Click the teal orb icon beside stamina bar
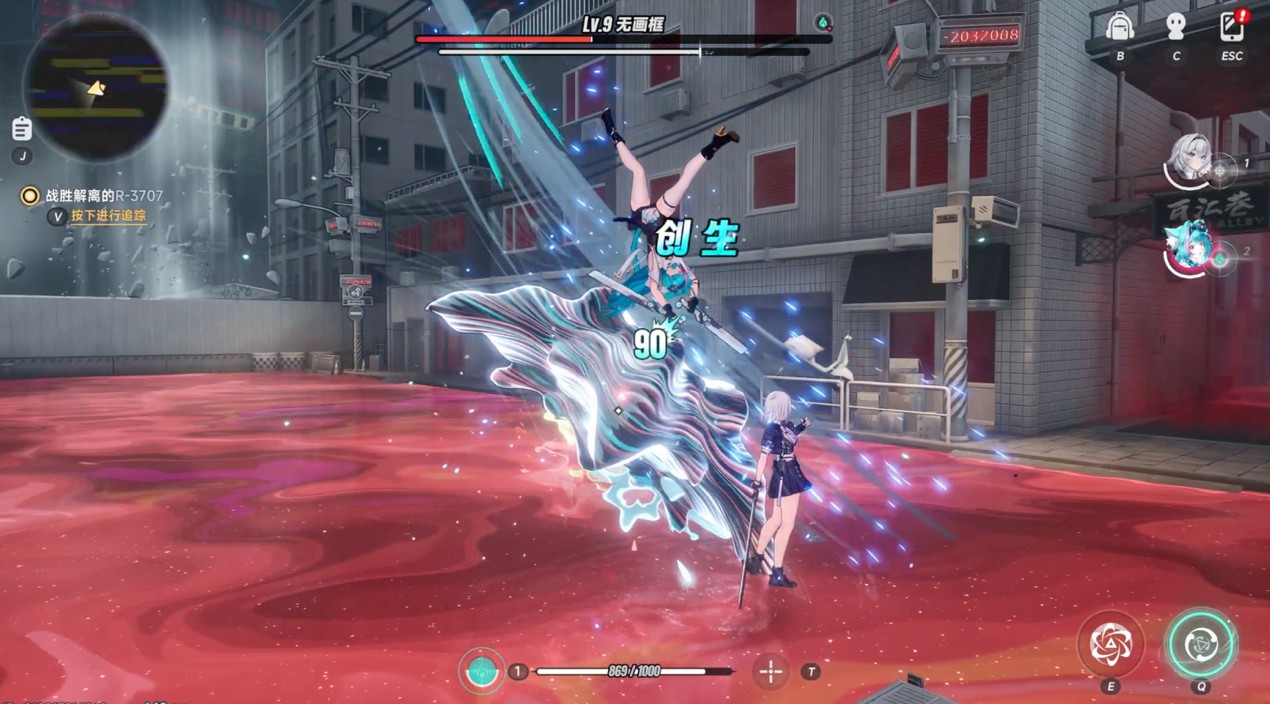This screenshot has width=1270, height=704. tap(482, 671)
